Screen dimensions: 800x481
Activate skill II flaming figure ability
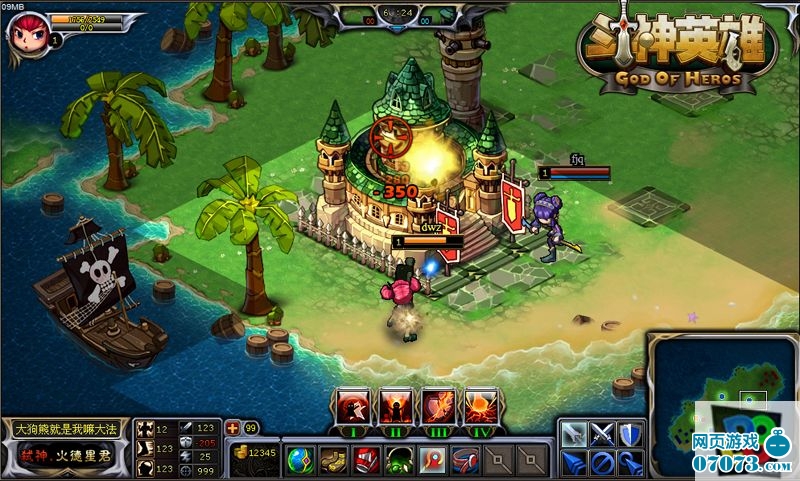pyautogui.click(x=396, y=407)
